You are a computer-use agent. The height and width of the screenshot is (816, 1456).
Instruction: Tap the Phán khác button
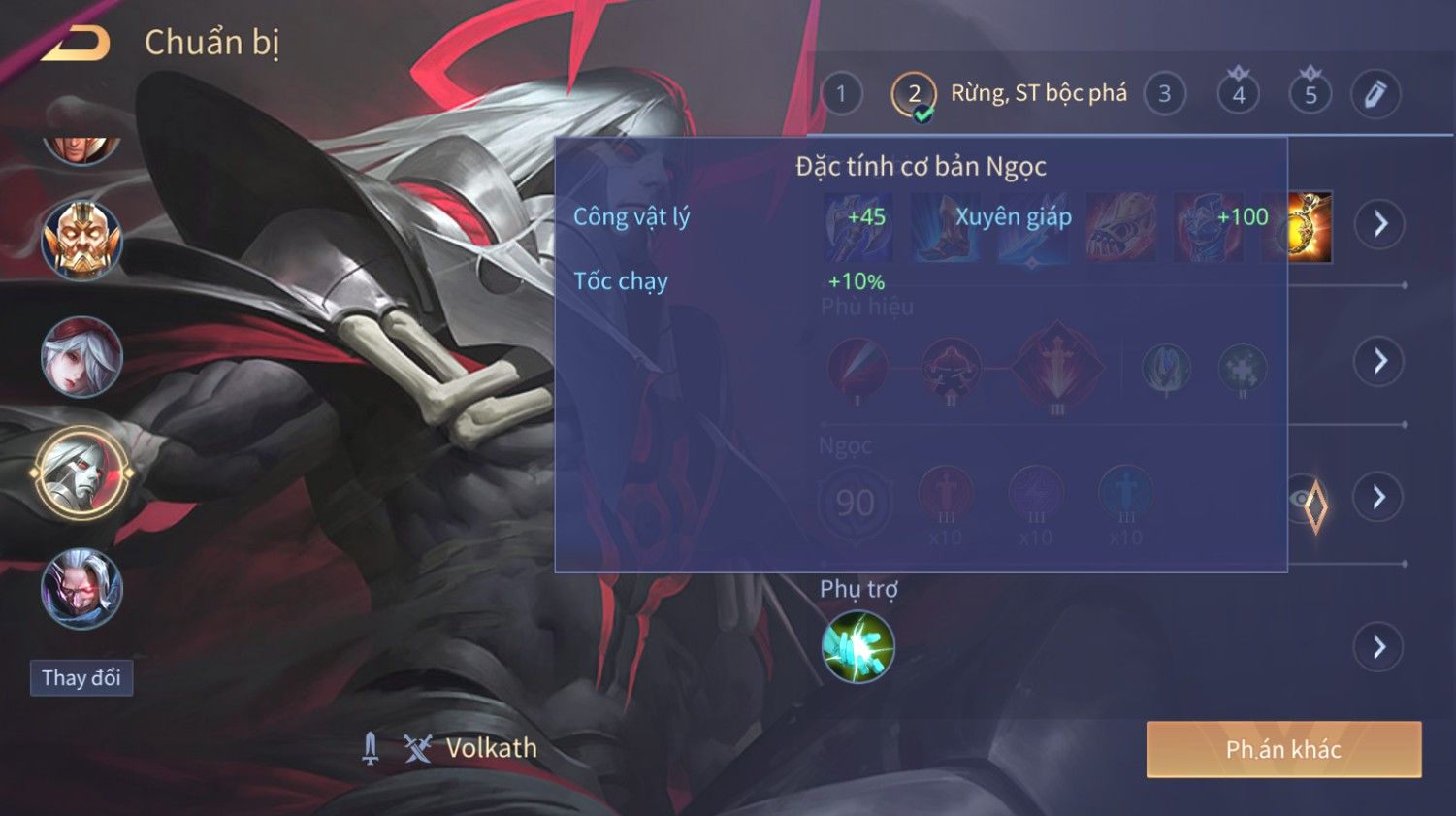point(1283,749)
